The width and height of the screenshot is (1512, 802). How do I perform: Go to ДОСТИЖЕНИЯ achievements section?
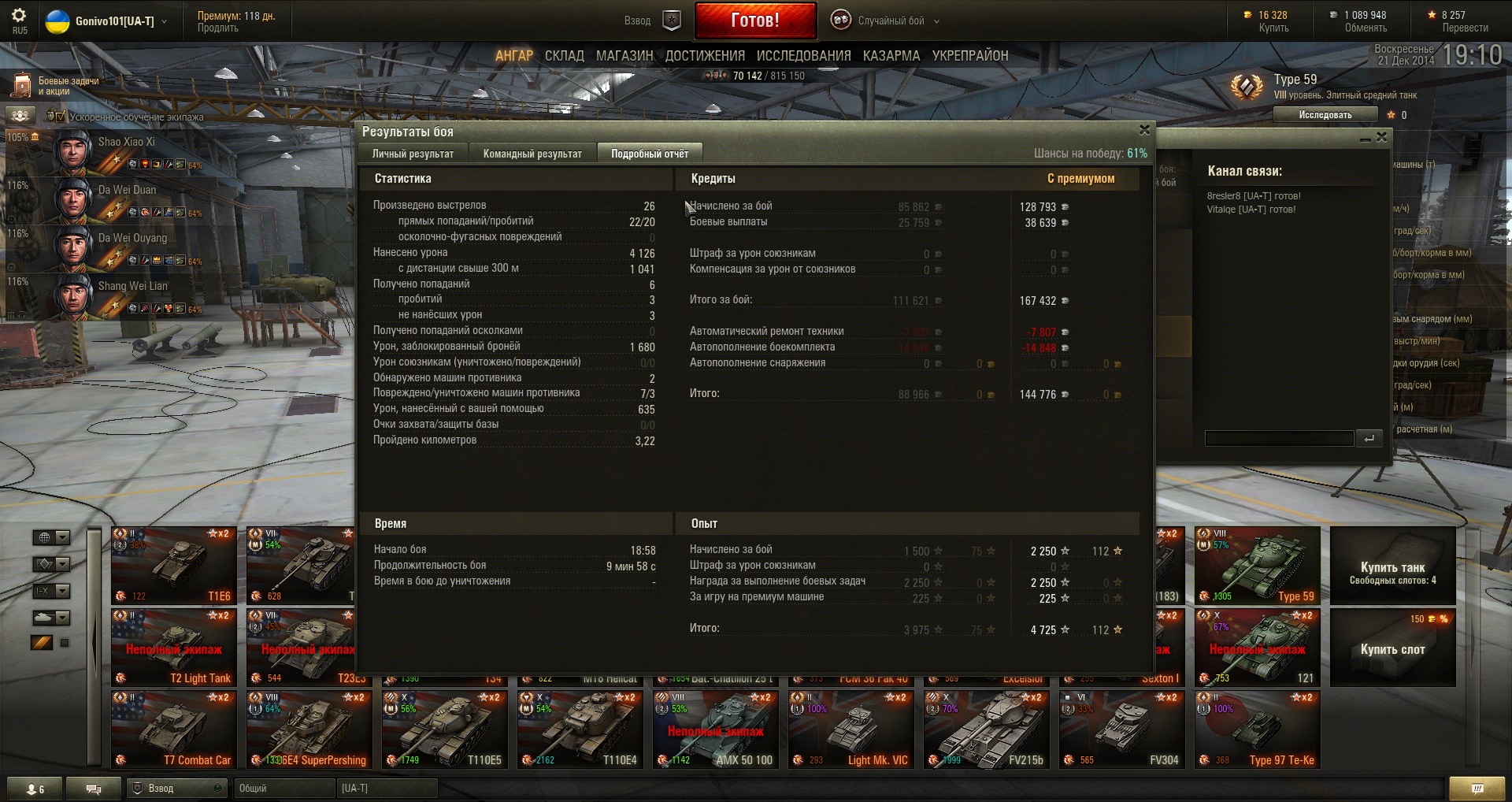click(x=705, y=56)
